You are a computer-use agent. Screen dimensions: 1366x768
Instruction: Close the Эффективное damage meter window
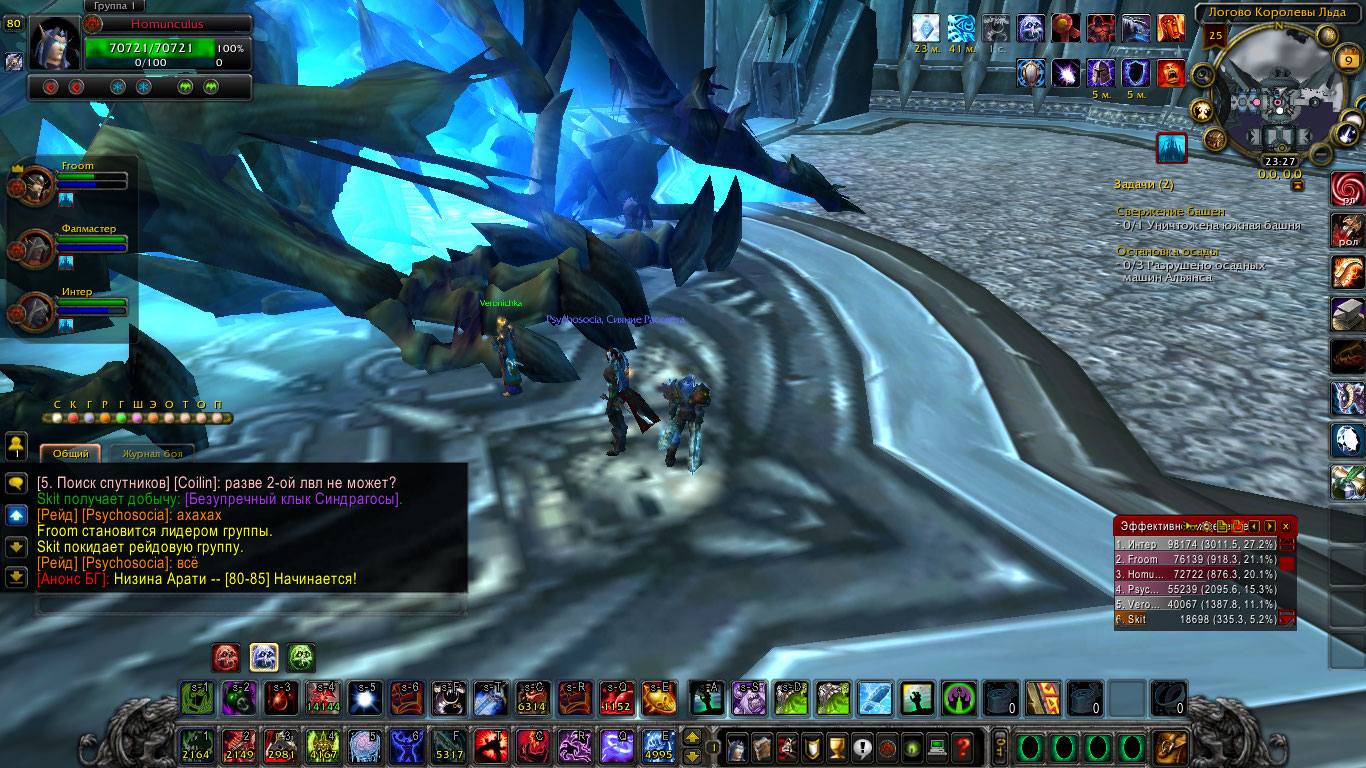pyautogui.click(x=1286, y=526)
